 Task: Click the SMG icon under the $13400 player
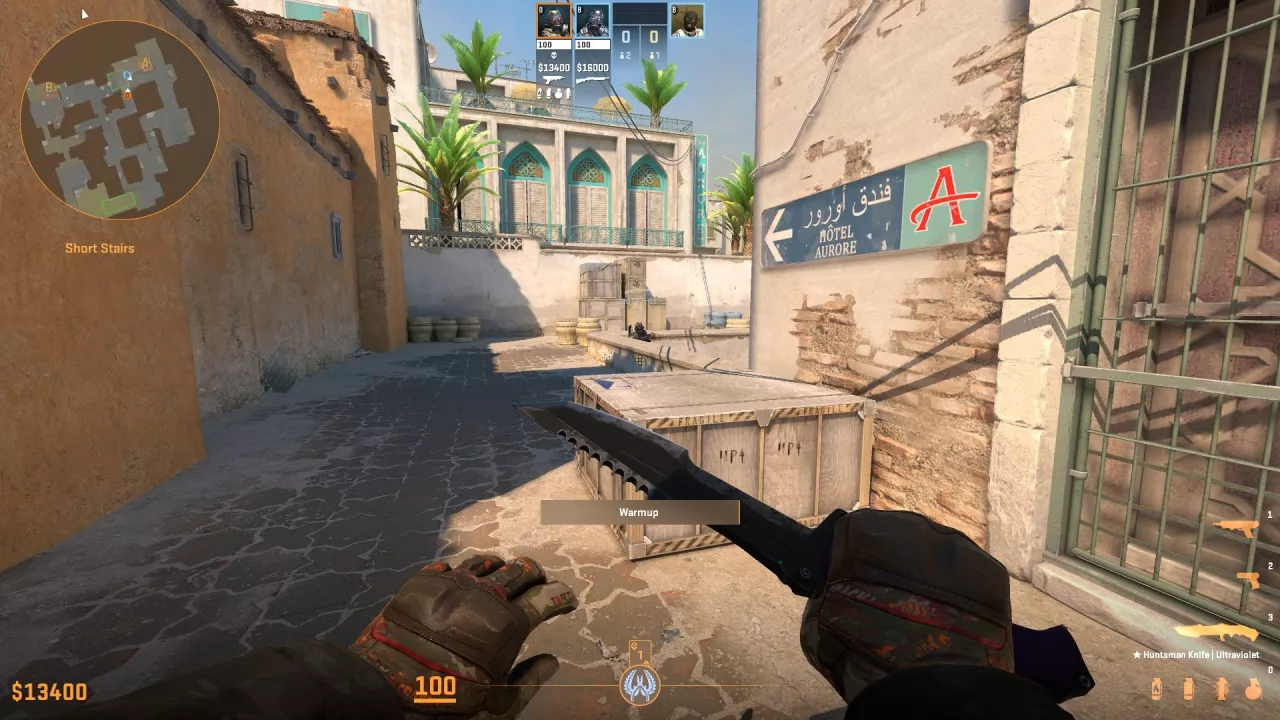(553, 79)
